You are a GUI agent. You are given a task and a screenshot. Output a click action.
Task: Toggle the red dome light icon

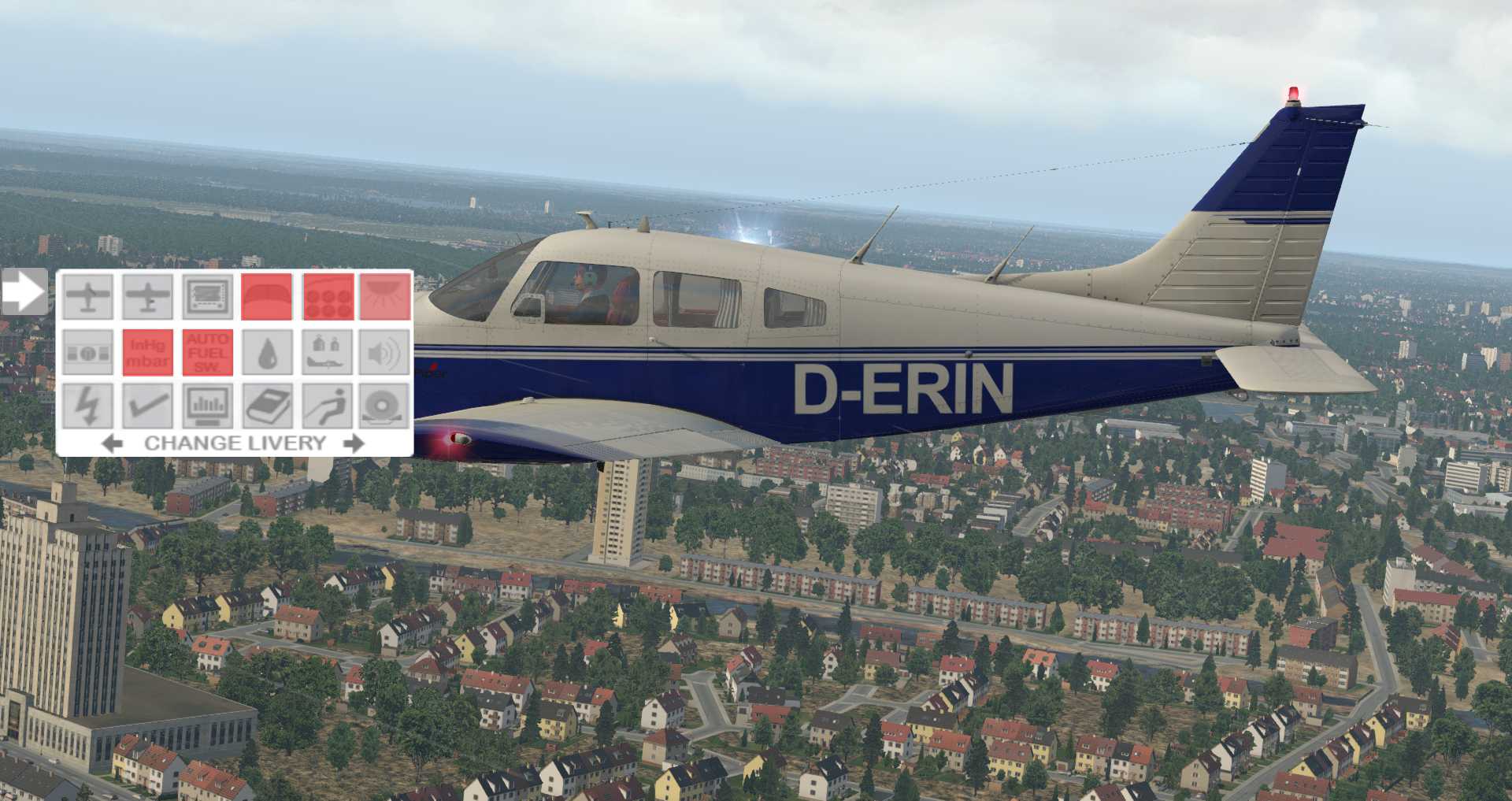(x=385, y=297)
